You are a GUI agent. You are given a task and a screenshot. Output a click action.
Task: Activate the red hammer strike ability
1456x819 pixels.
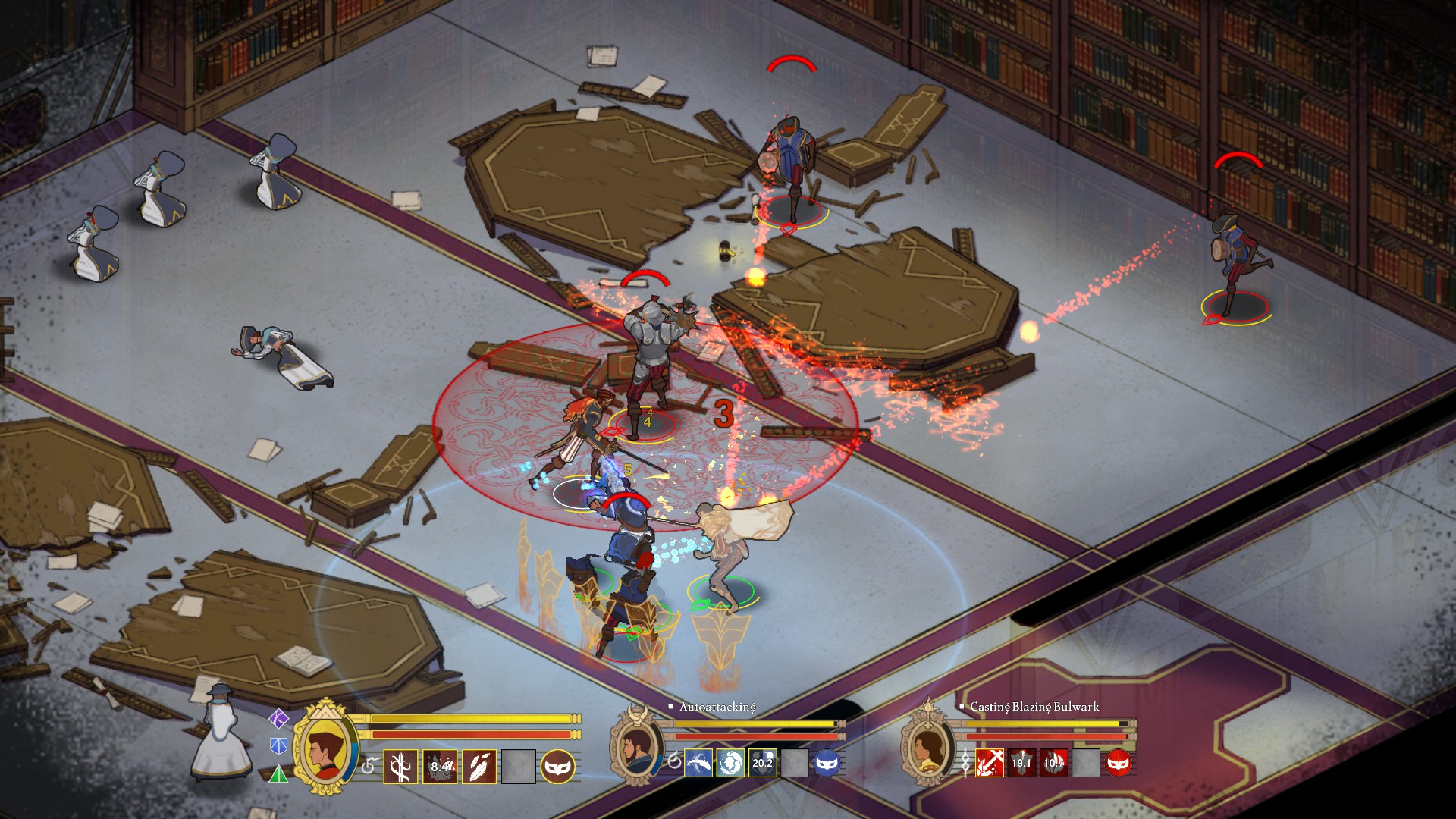point(989,763)
